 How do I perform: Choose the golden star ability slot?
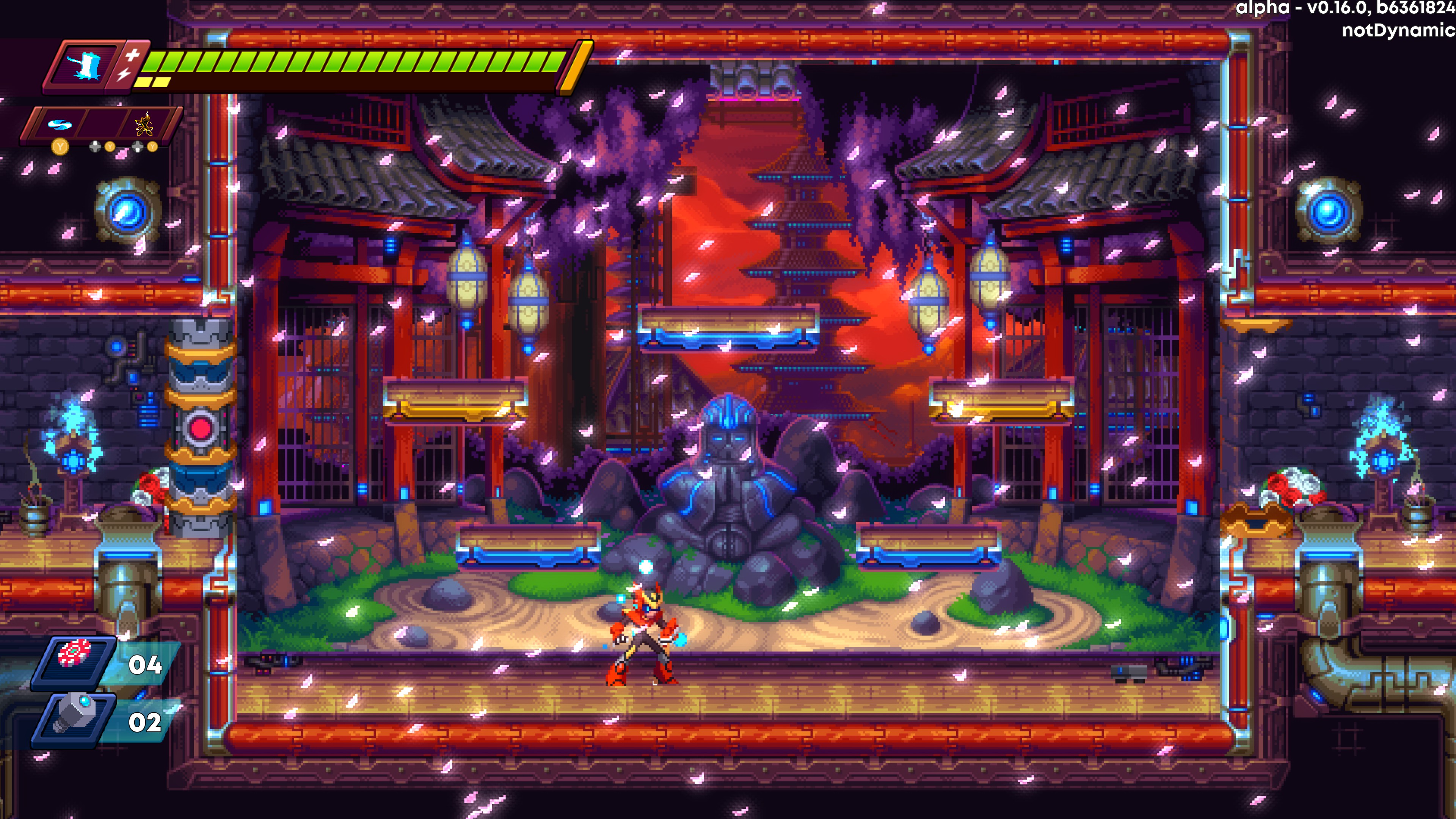click(x=144, y=124)
